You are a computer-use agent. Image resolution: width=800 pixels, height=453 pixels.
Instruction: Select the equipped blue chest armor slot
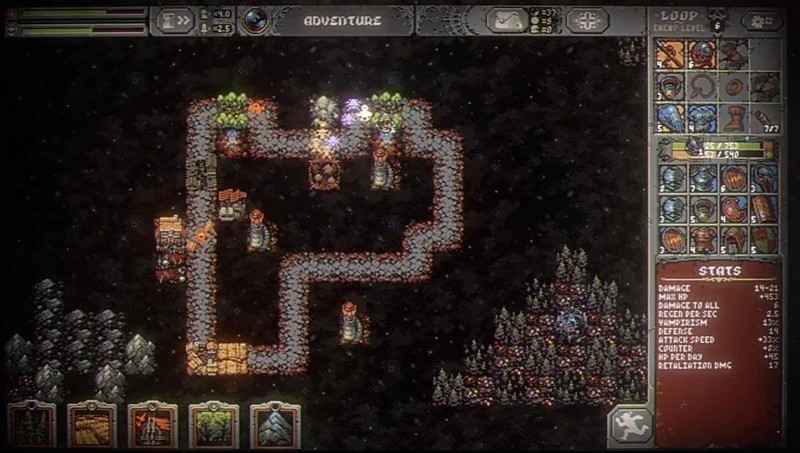click(x=702, y=119)
